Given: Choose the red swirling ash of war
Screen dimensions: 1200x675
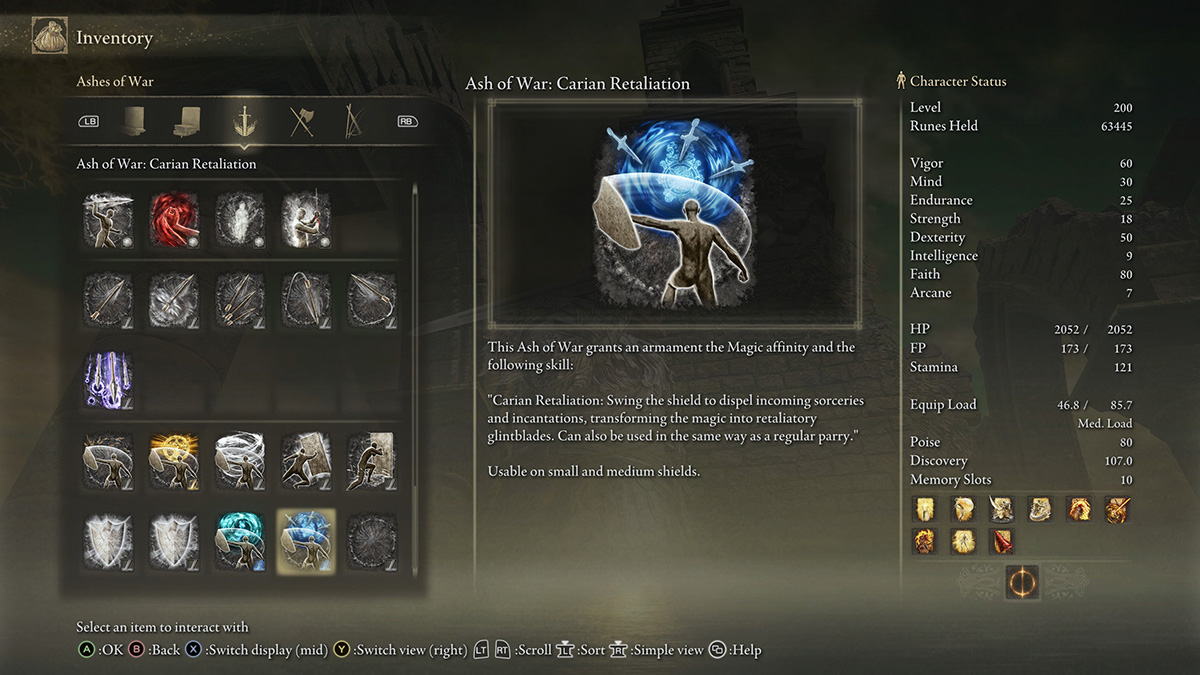Looking at the screenshot, I should pos(174,220).
